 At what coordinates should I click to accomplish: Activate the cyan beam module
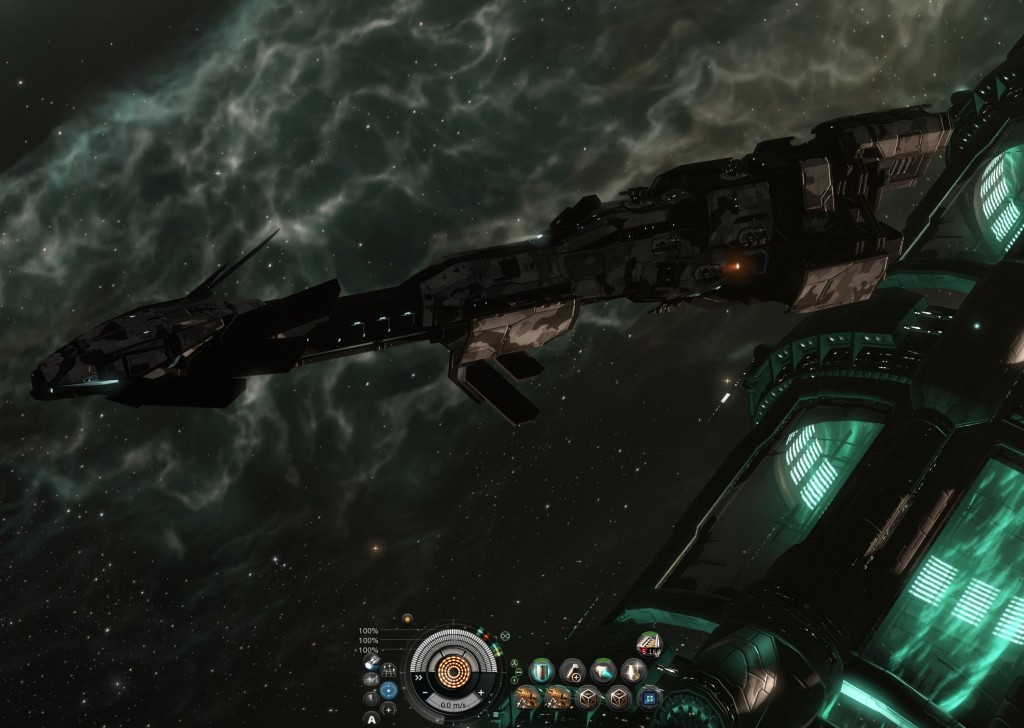(x=602, y=670)
